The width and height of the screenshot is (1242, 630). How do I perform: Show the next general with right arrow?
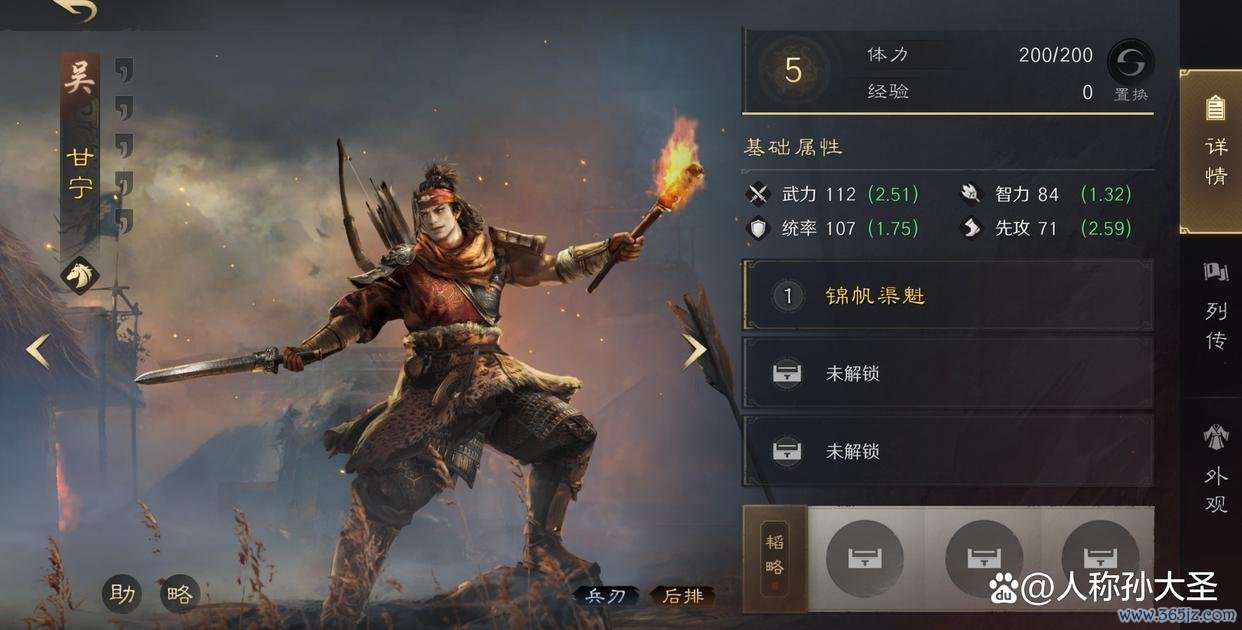(694, 350)
